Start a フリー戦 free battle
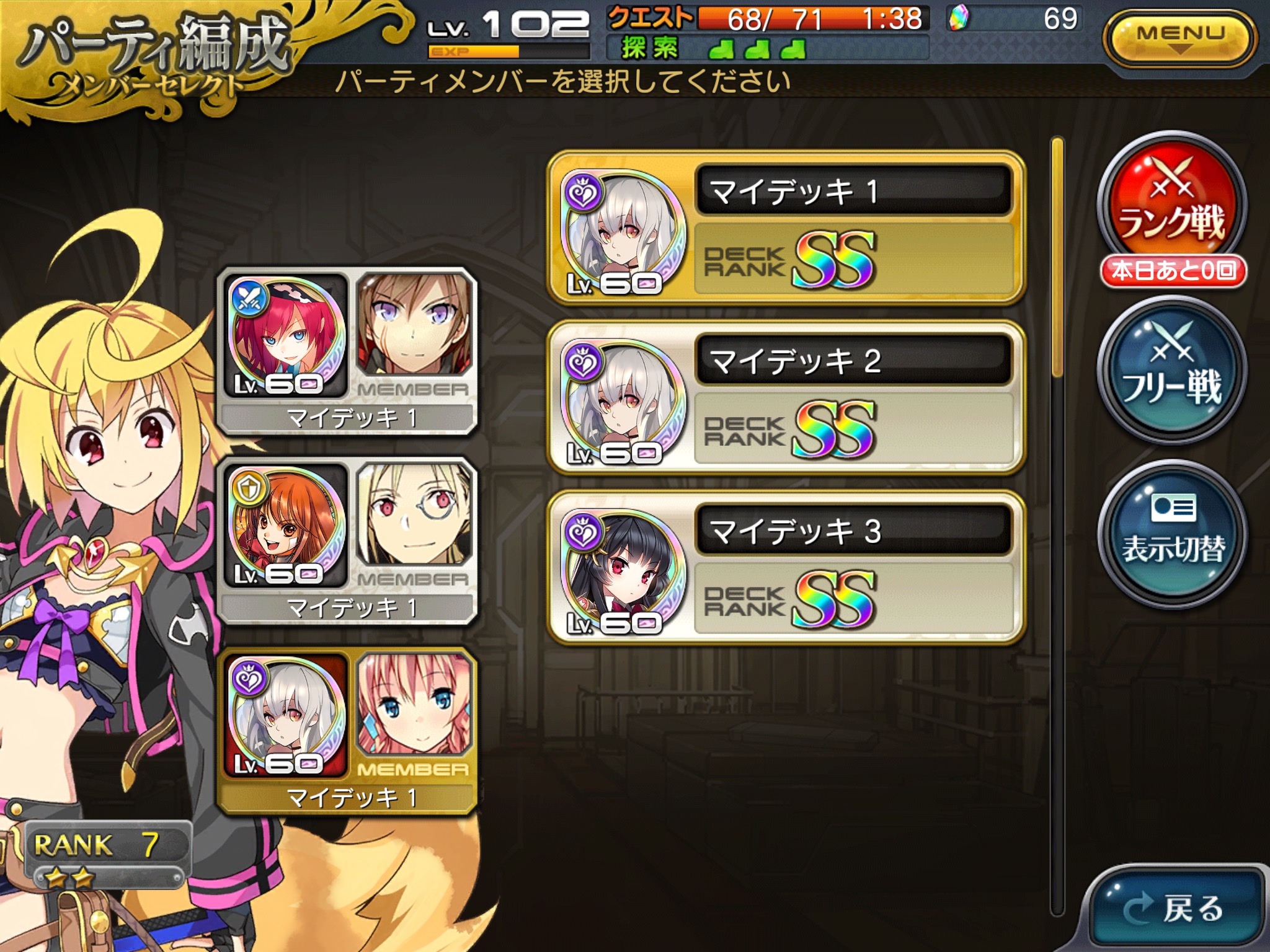The height and width of the screenshot is (952, 1270). (x=1171, y=371)
